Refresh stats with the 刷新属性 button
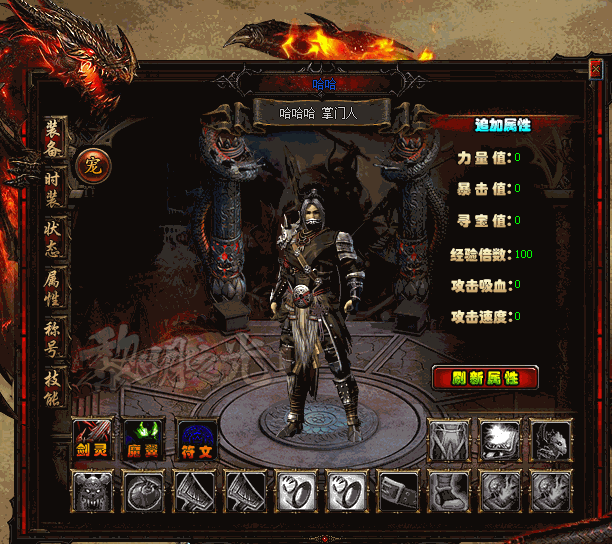Image resolution: width=612 pixels, height=544 pixels. (x=485, y=377)
